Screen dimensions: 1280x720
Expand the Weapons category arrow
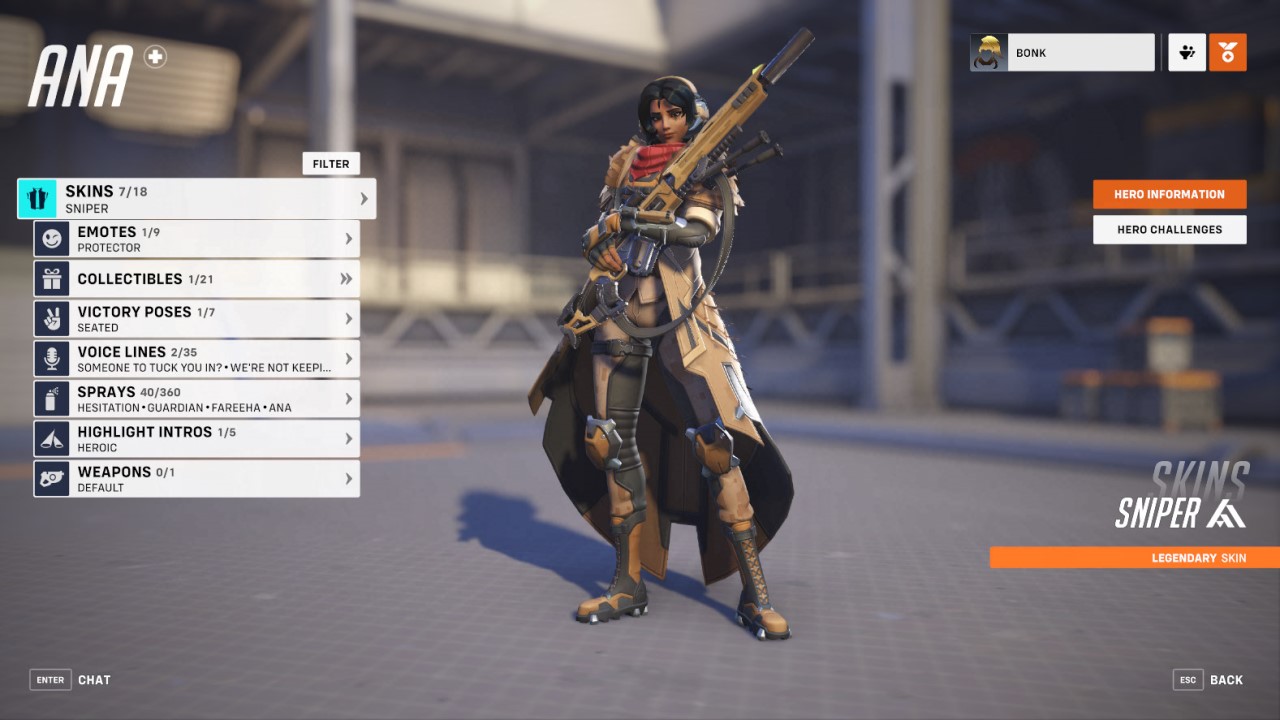[351, 478]
